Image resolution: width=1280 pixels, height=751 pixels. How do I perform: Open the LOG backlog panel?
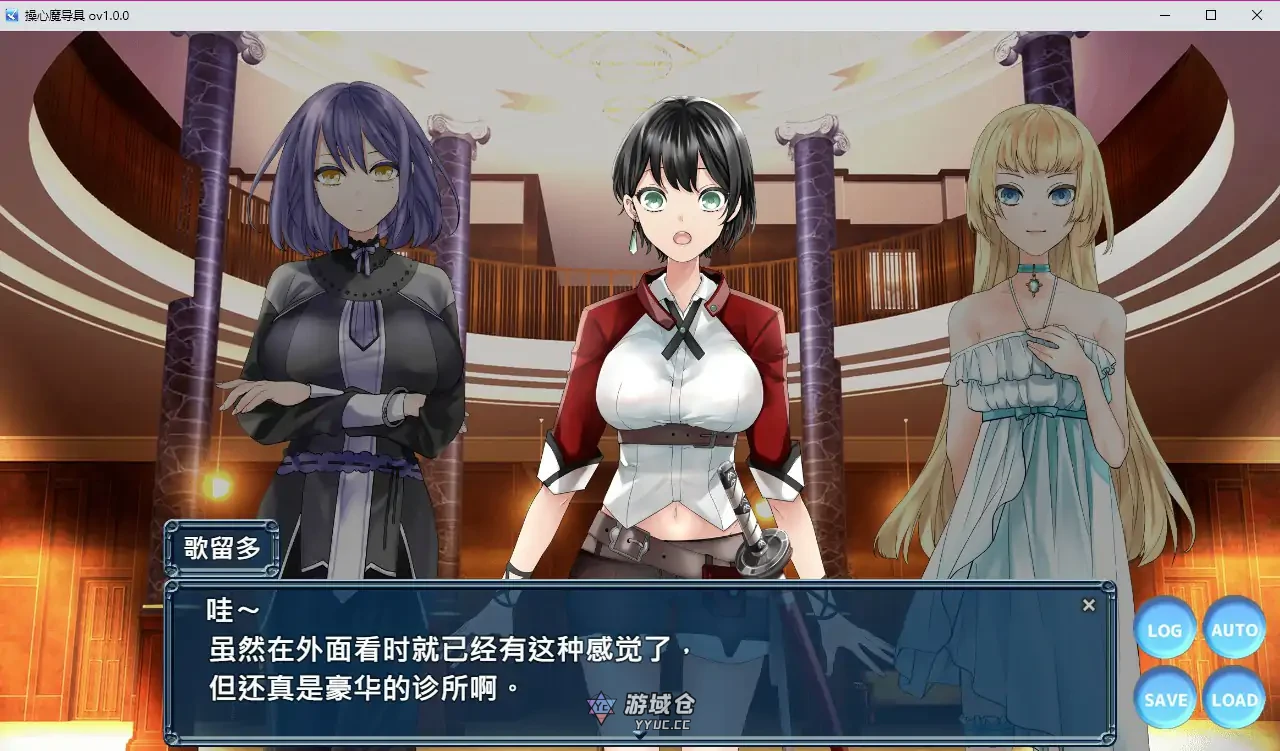point(1164,630)
